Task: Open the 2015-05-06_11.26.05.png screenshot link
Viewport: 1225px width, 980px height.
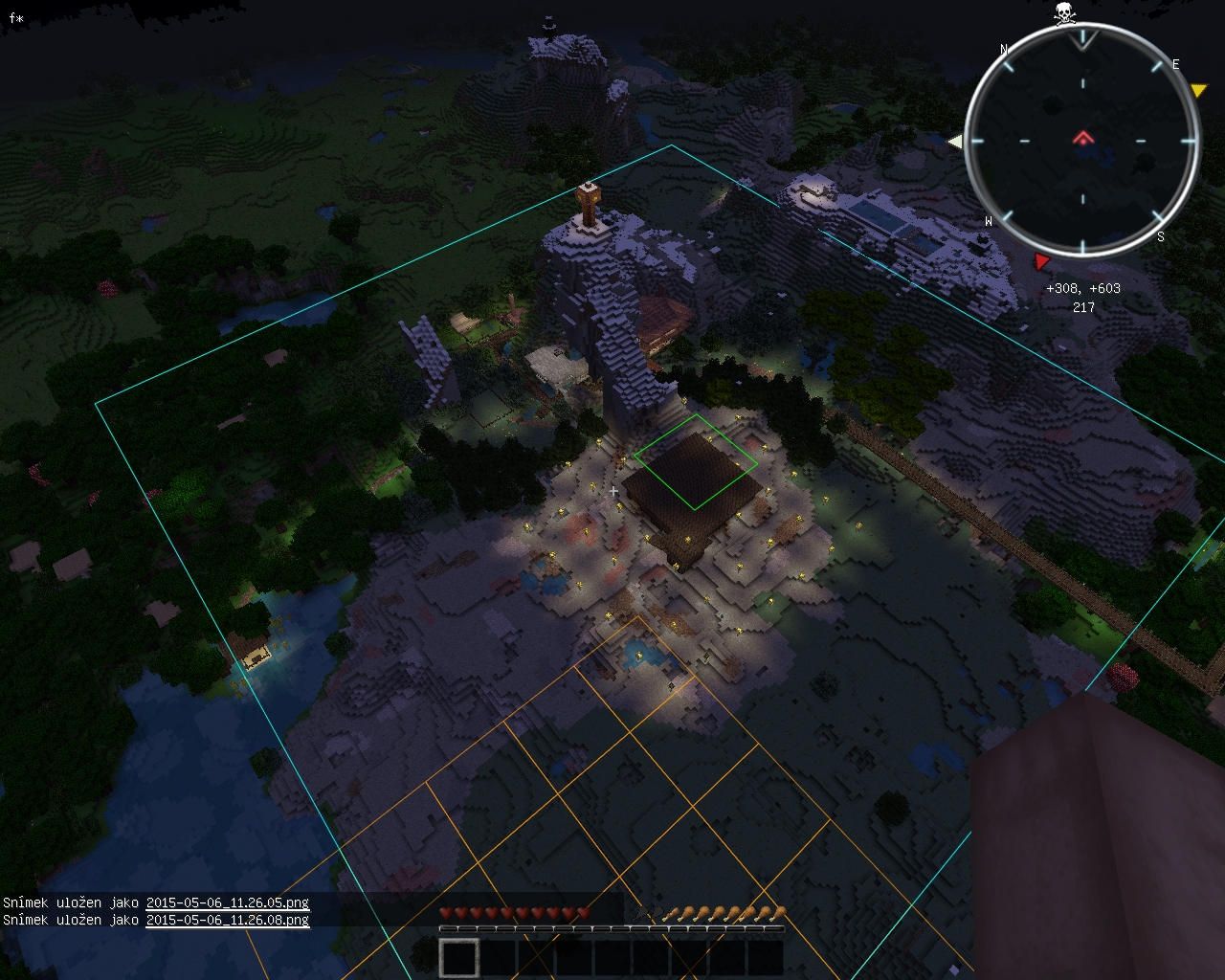Action: (227, 902)
